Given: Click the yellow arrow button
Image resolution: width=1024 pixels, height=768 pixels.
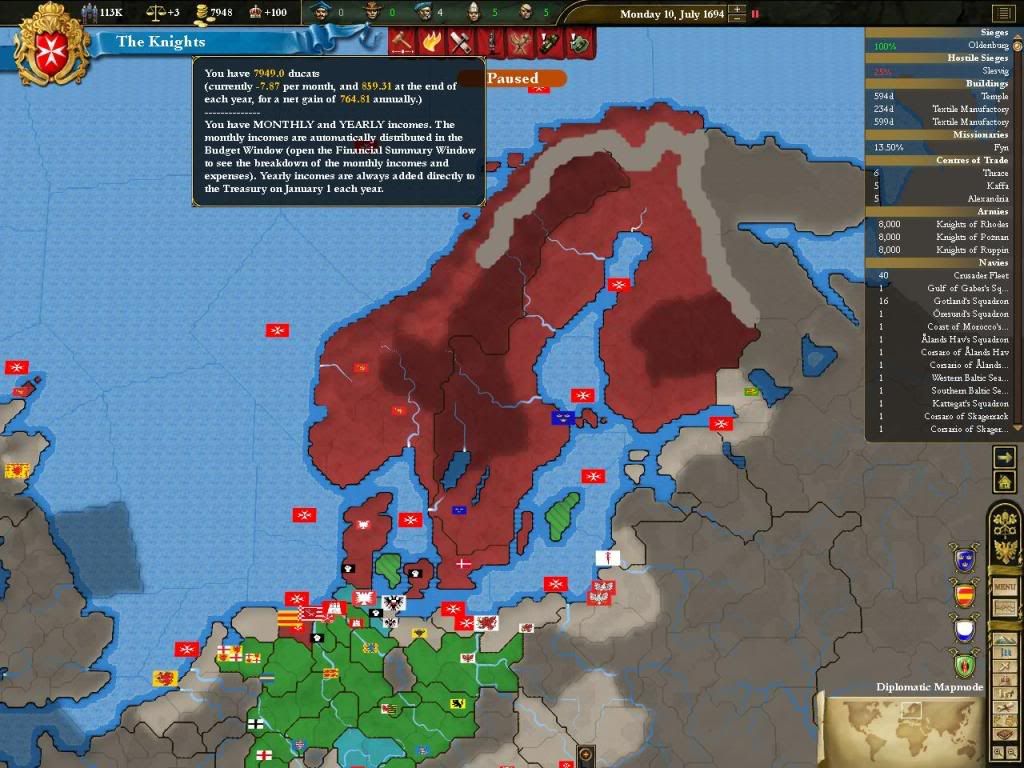Looking at the screenshot, I should [x=1004, y=456].
